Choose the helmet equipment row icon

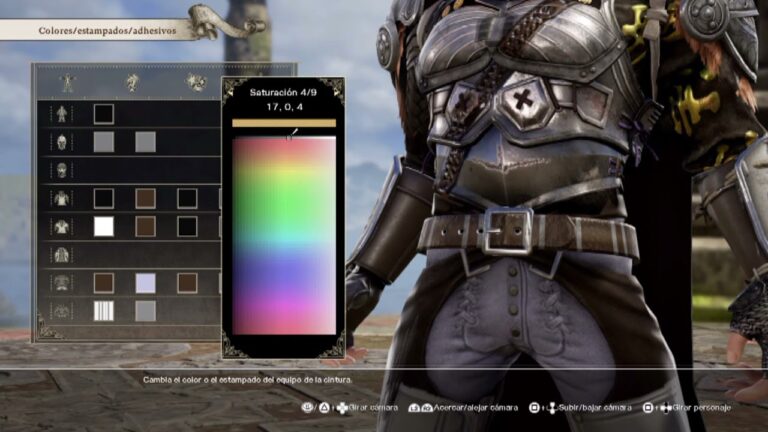pos(62,142)
